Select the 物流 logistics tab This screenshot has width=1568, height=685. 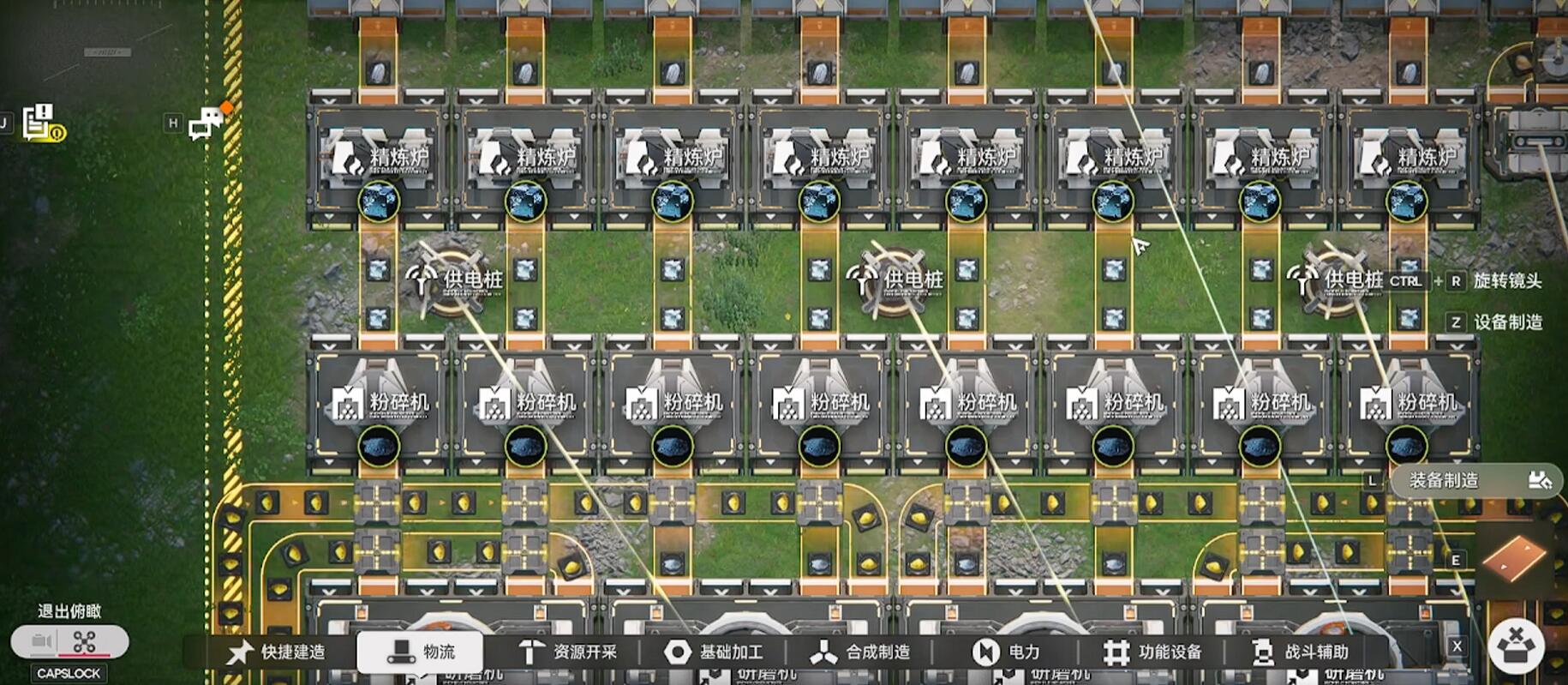tap(421, 652)
